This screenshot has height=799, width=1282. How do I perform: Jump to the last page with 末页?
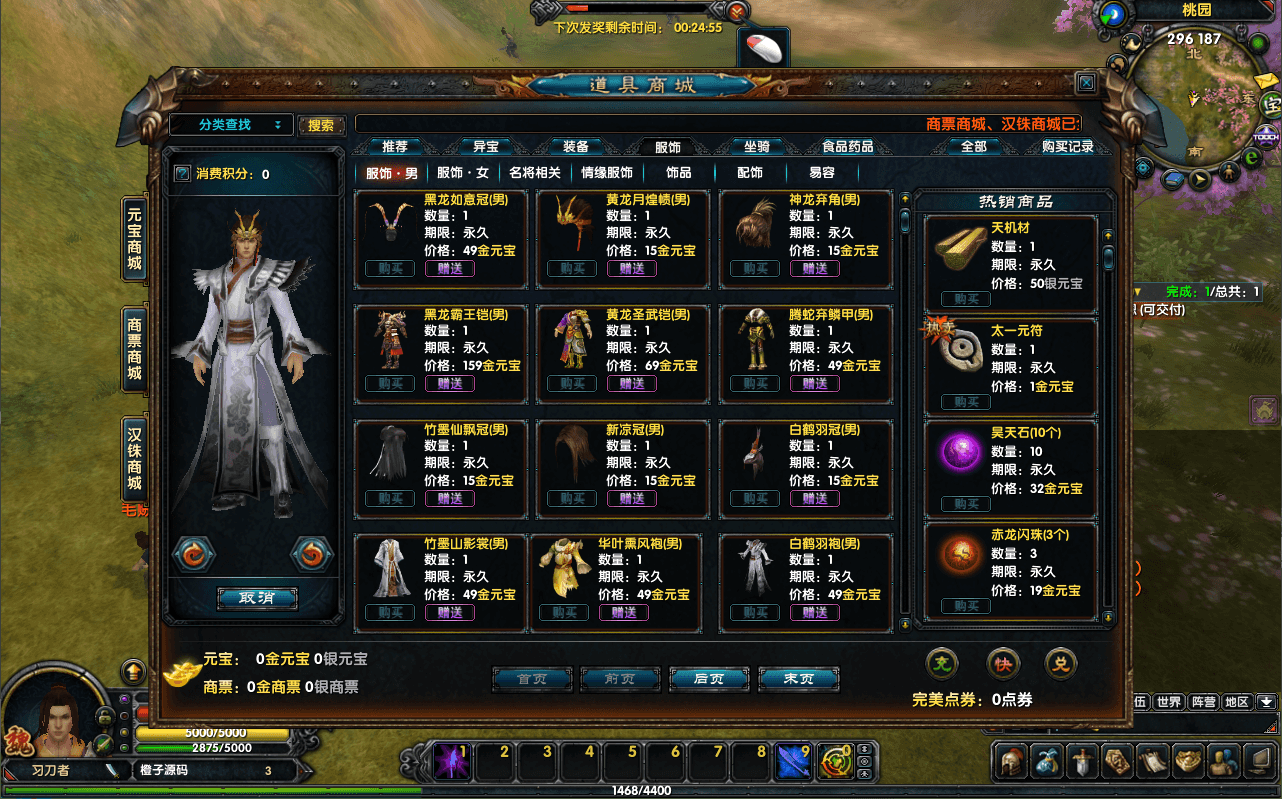coord(798,679)
